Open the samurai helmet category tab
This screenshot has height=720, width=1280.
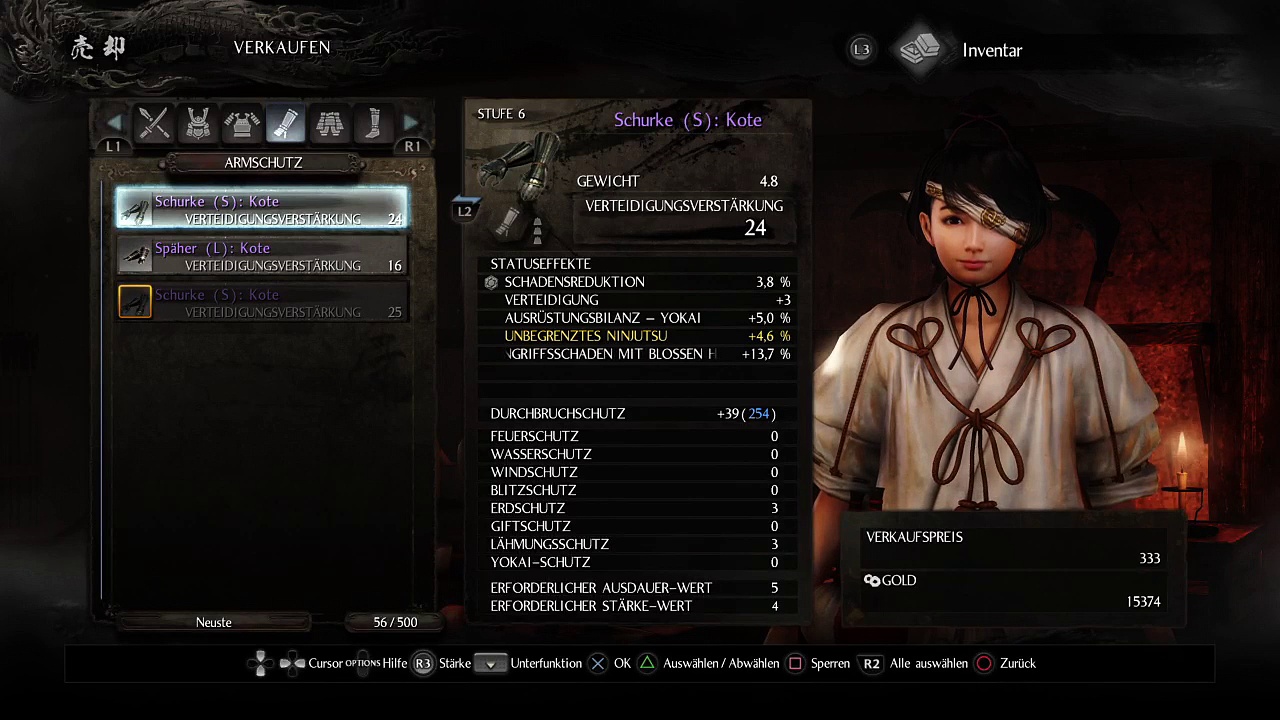[x=198, y=123]
